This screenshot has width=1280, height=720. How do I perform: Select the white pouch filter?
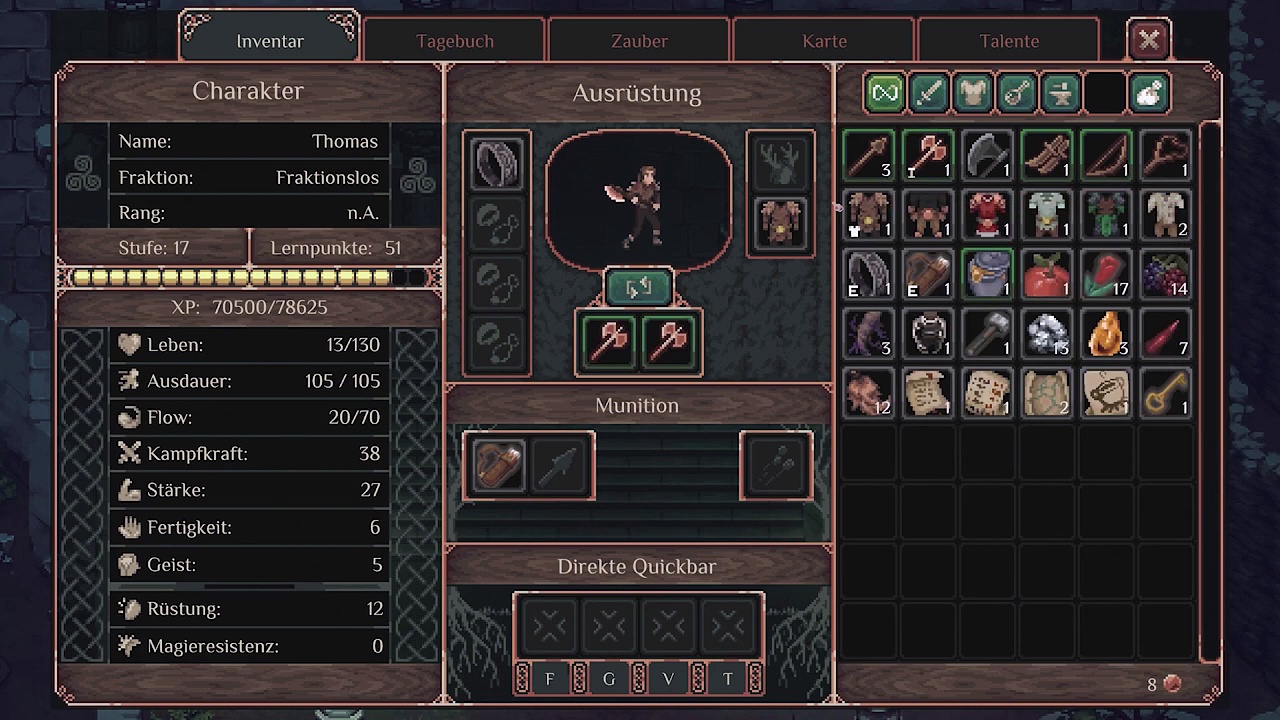1149,93
